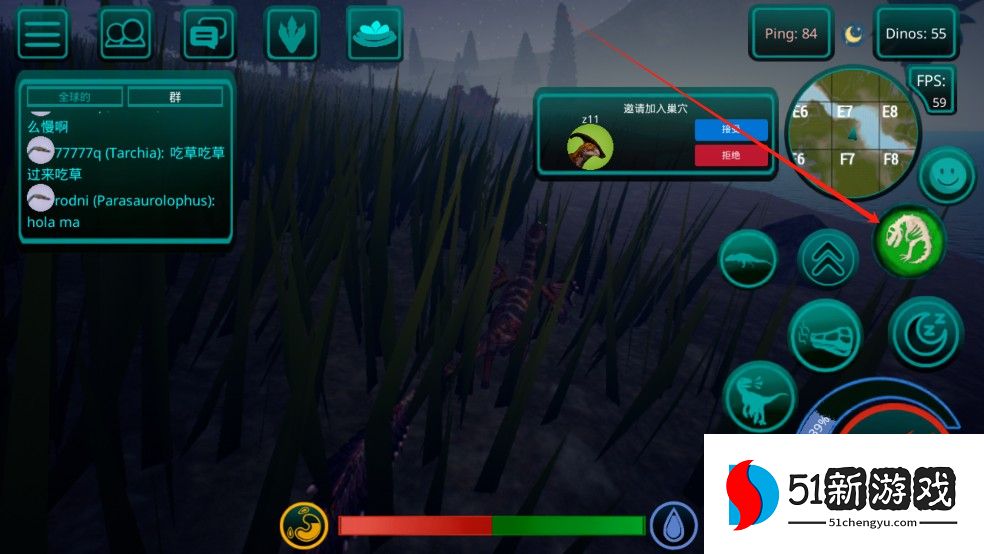Open the nest menu icon

pos(374,33)
